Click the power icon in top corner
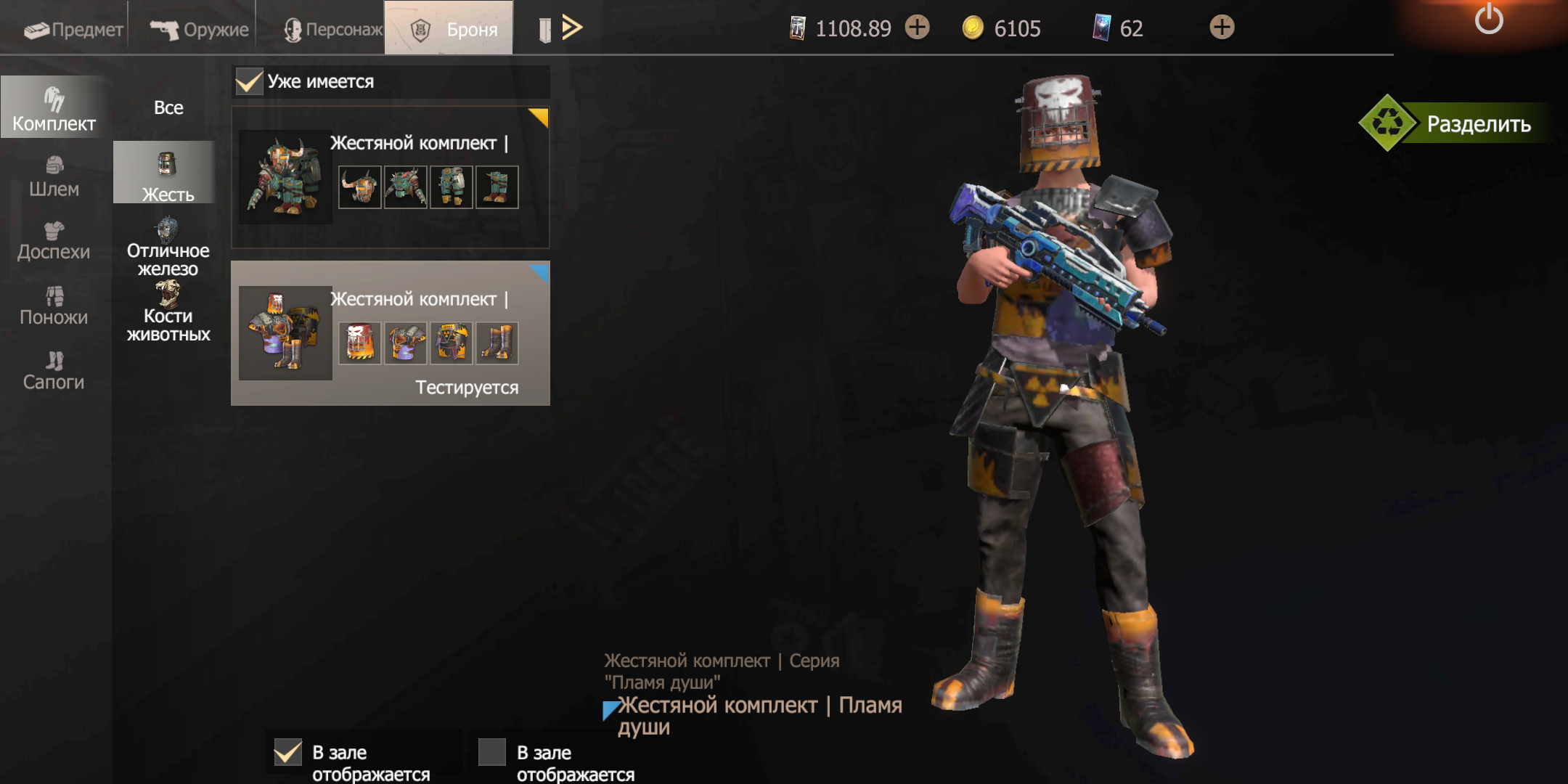The height and width of the screenshot is (784, 1568). [1488, 19]
